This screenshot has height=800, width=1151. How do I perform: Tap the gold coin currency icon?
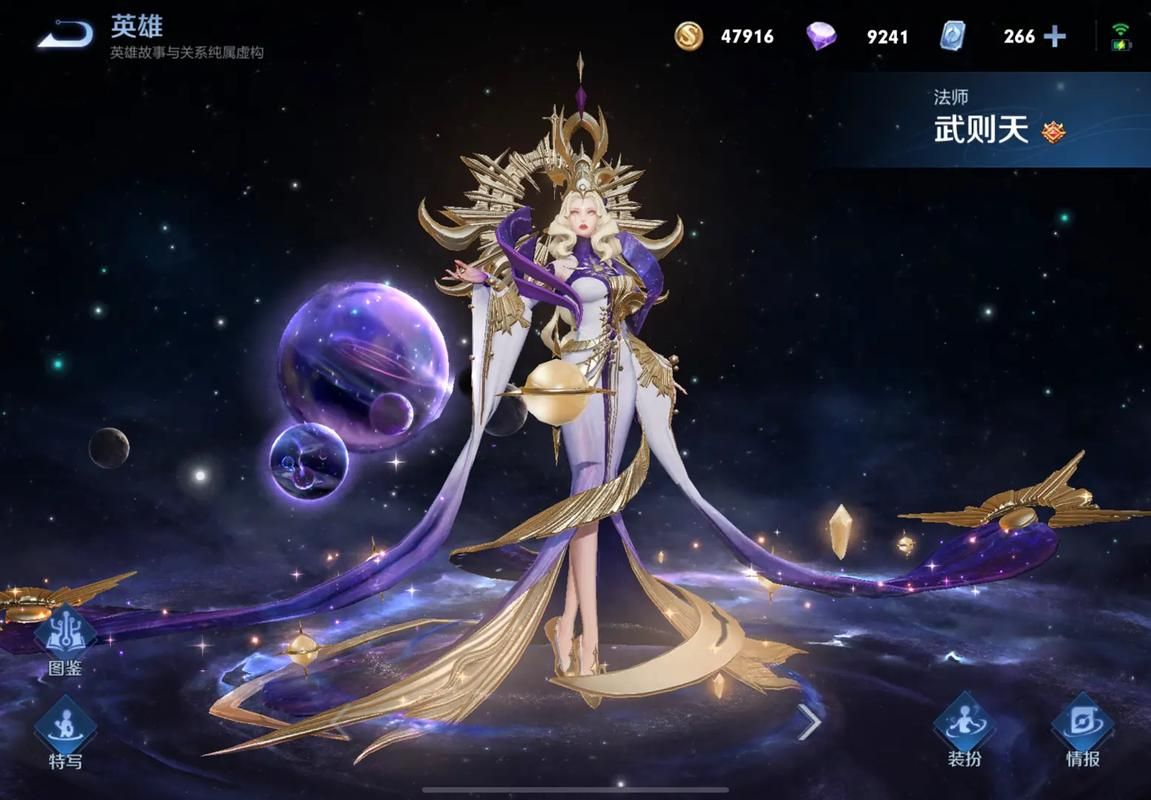pyautogui.click(x=688, y=37)
